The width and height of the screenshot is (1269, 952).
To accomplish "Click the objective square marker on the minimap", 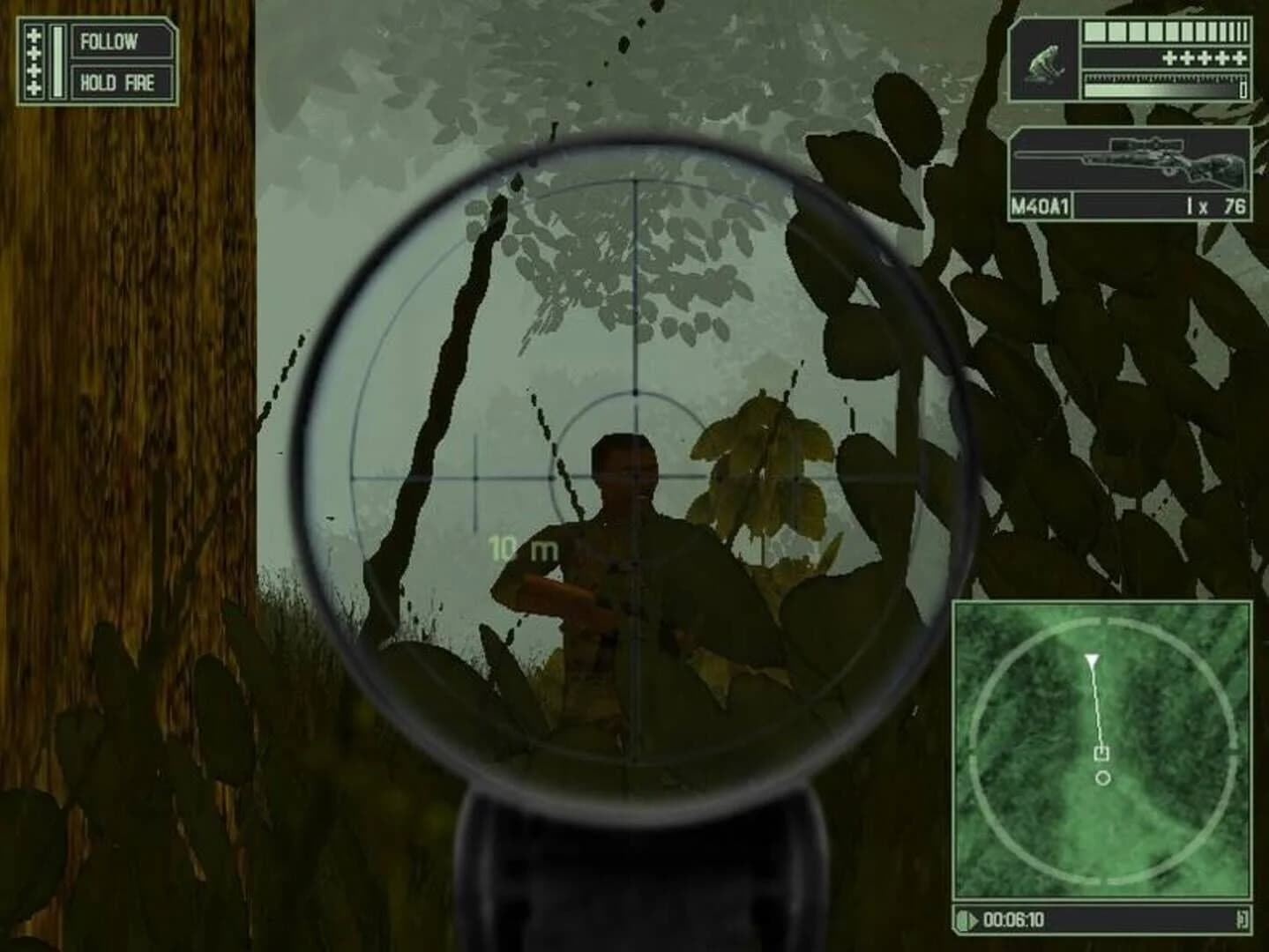I will point(1101,754).
